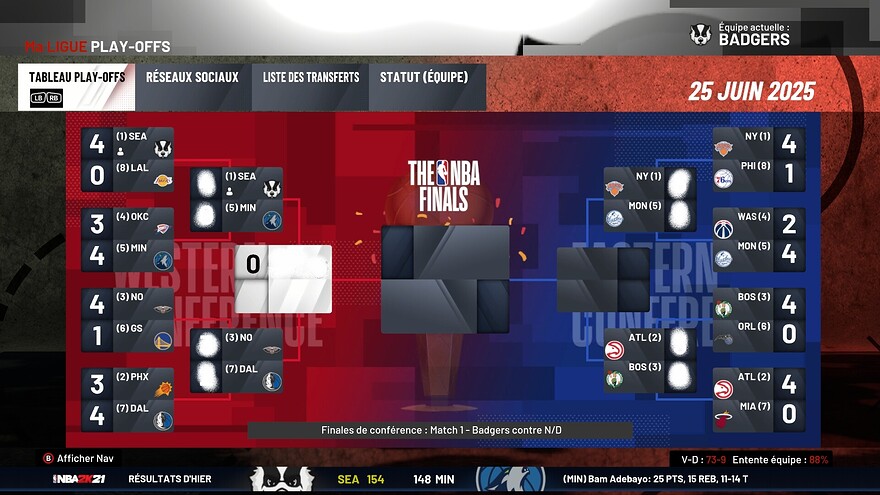Choose the OKC vs MIN first-round series
Screen dimensions: 880x495
[128, 240]
